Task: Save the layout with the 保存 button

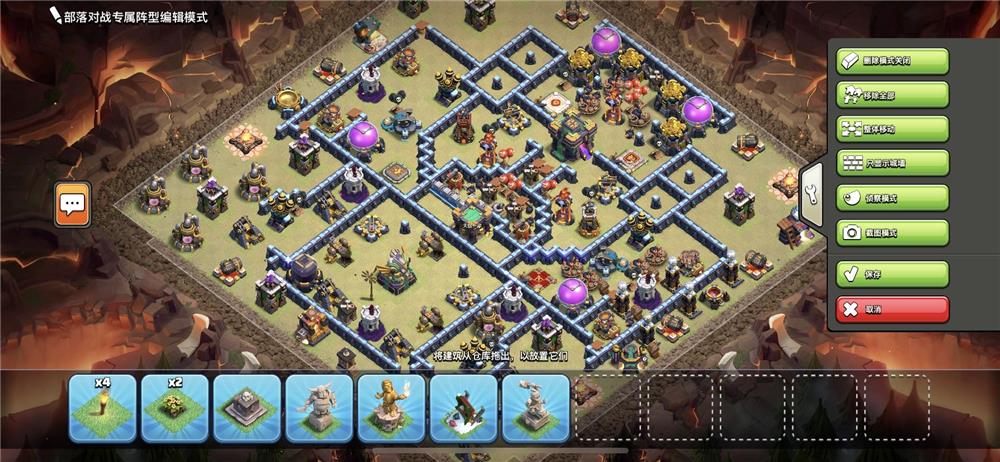Action: (892, 273)
